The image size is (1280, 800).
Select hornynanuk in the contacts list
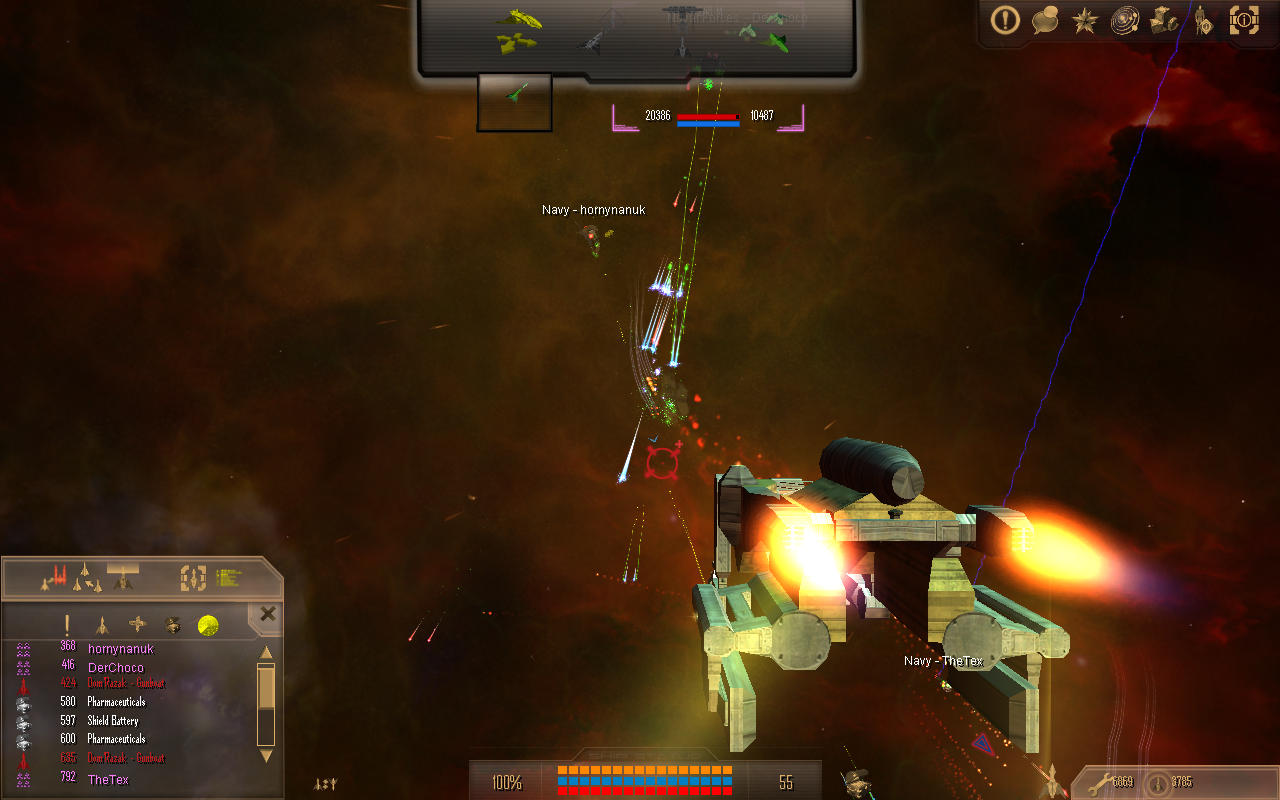coord(120,648)
